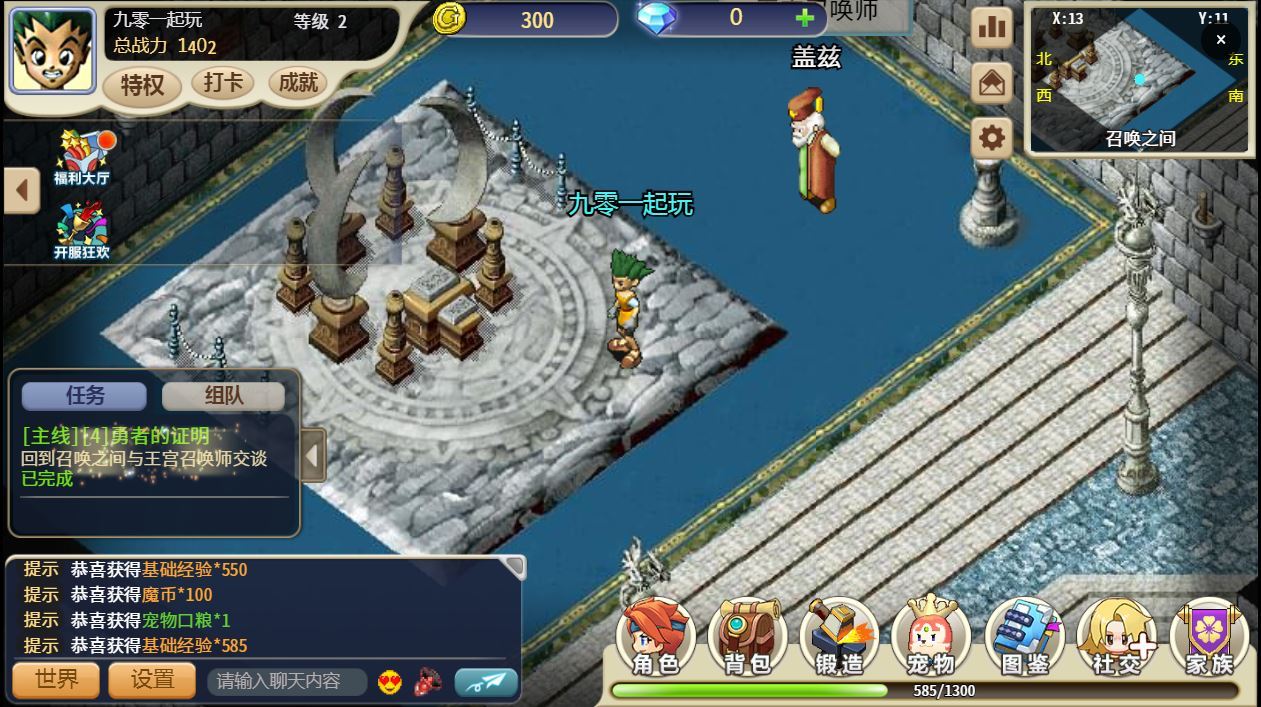Viewport: 1261px width, 707px height.
Task: Open chat 设置 settings button
Action: pos(153,680)
